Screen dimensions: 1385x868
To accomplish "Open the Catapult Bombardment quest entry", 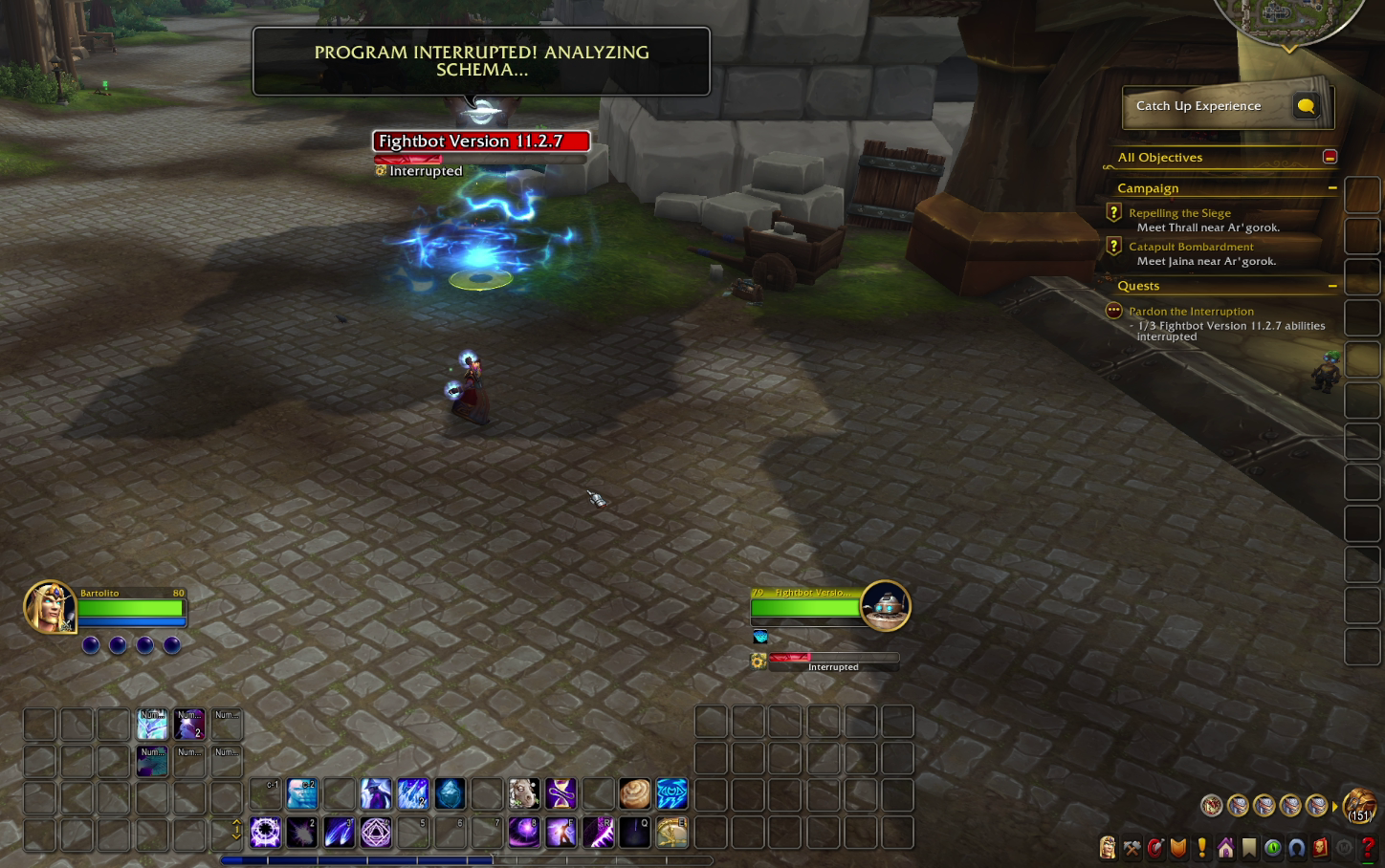I will point(1191,247).
